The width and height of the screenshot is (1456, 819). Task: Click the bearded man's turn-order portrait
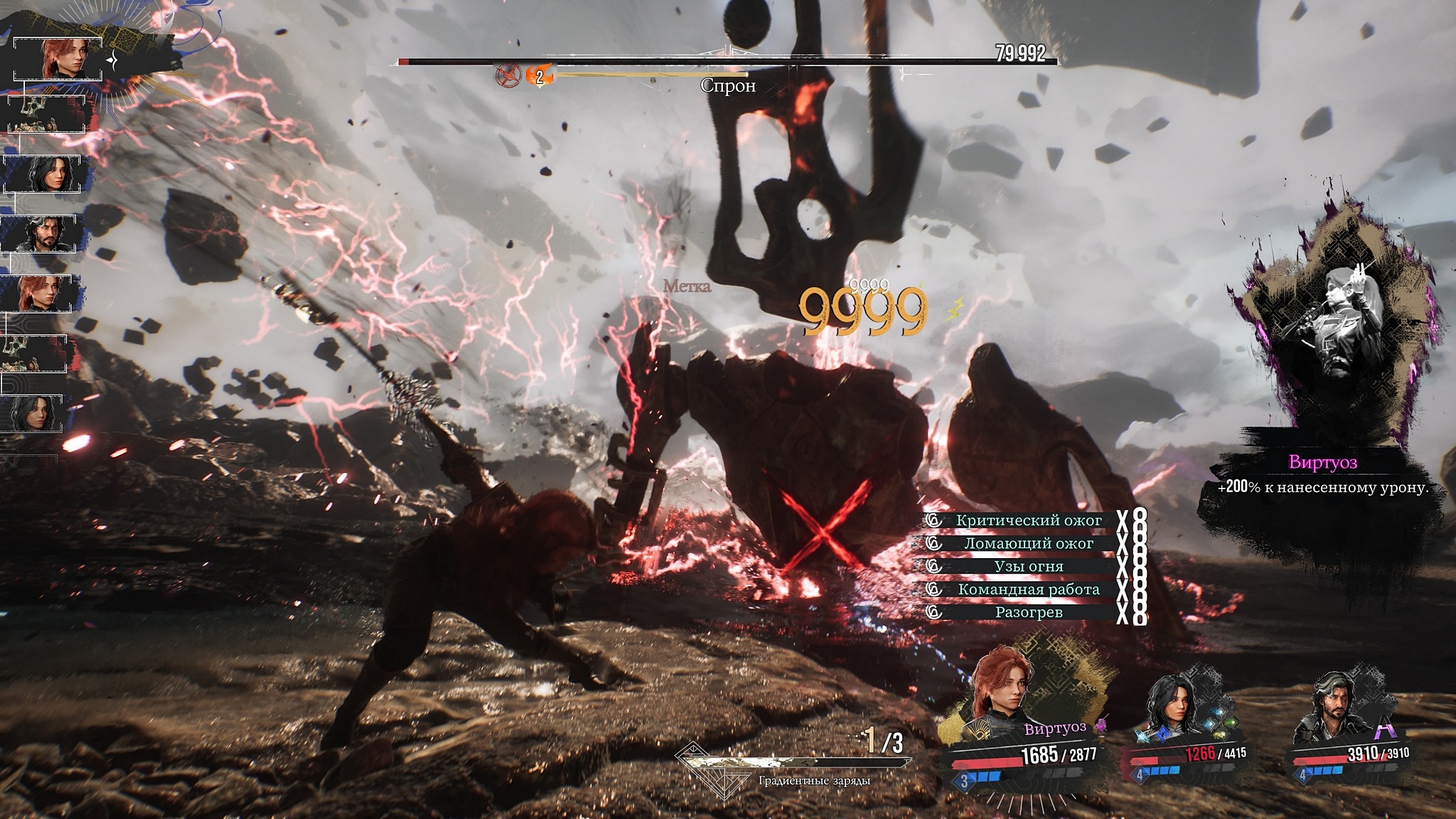point(41,233)
